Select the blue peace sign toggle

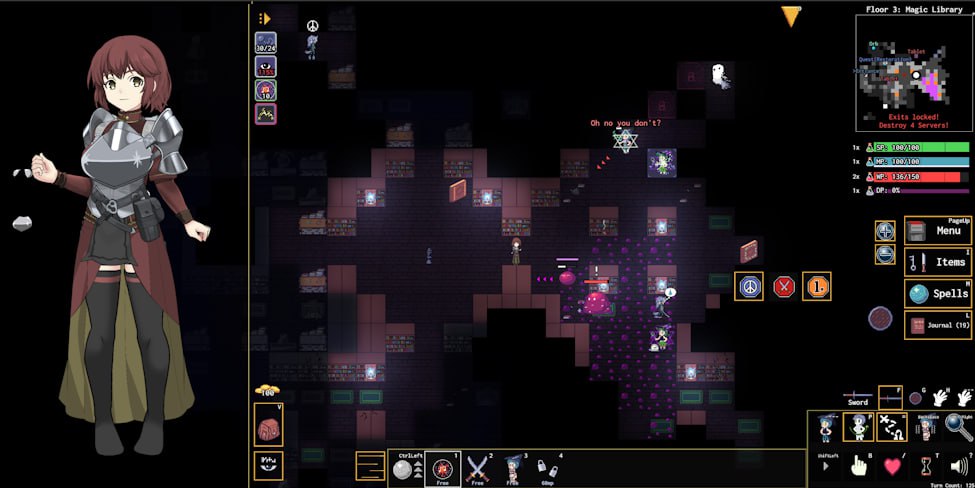click(749, 286)
